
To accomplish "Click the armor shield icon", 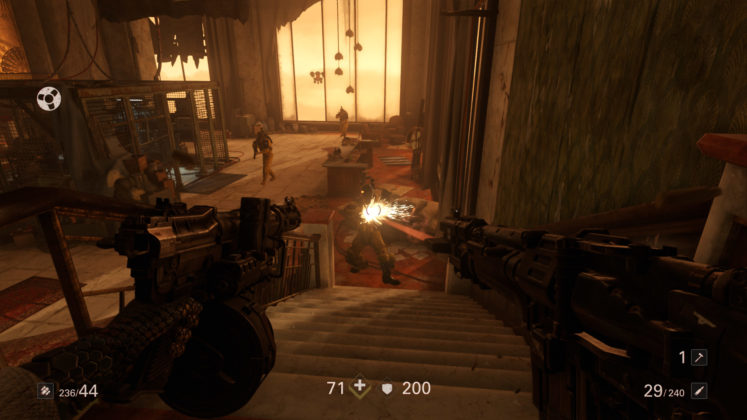I will tap(386, 388).
